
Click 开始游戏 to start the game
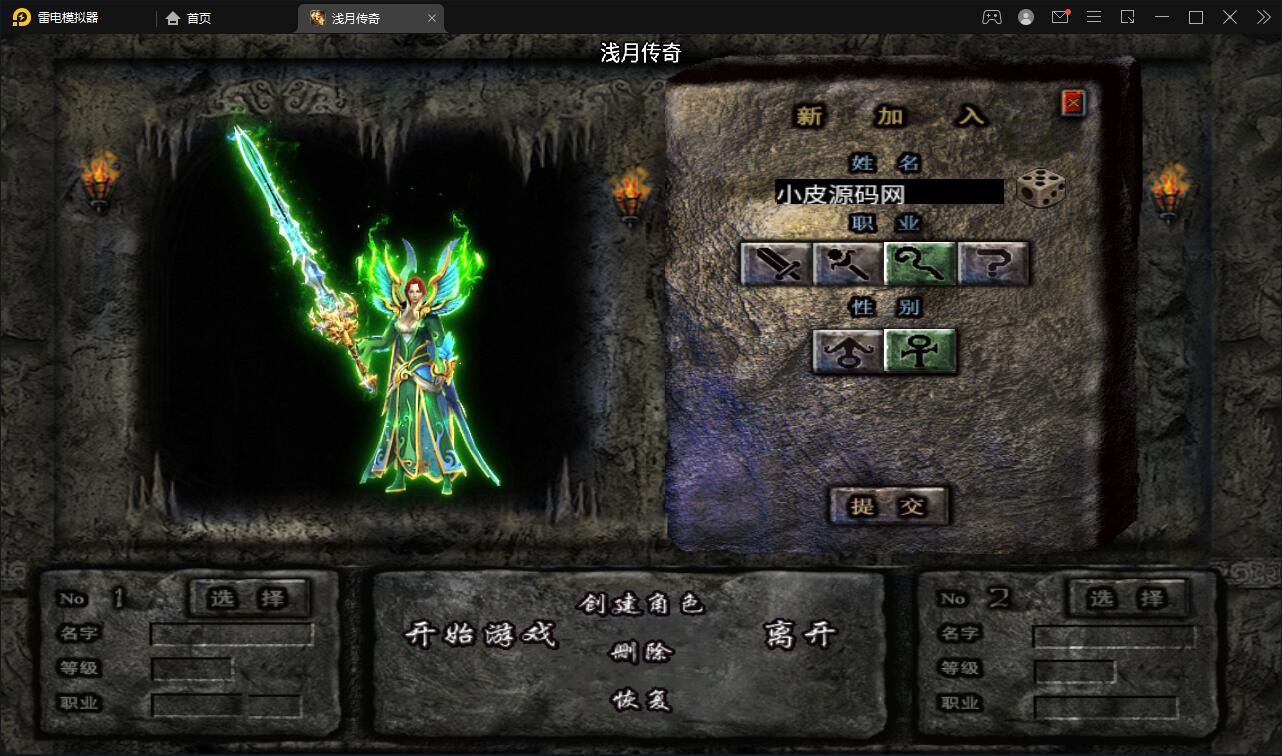point(483,636)
